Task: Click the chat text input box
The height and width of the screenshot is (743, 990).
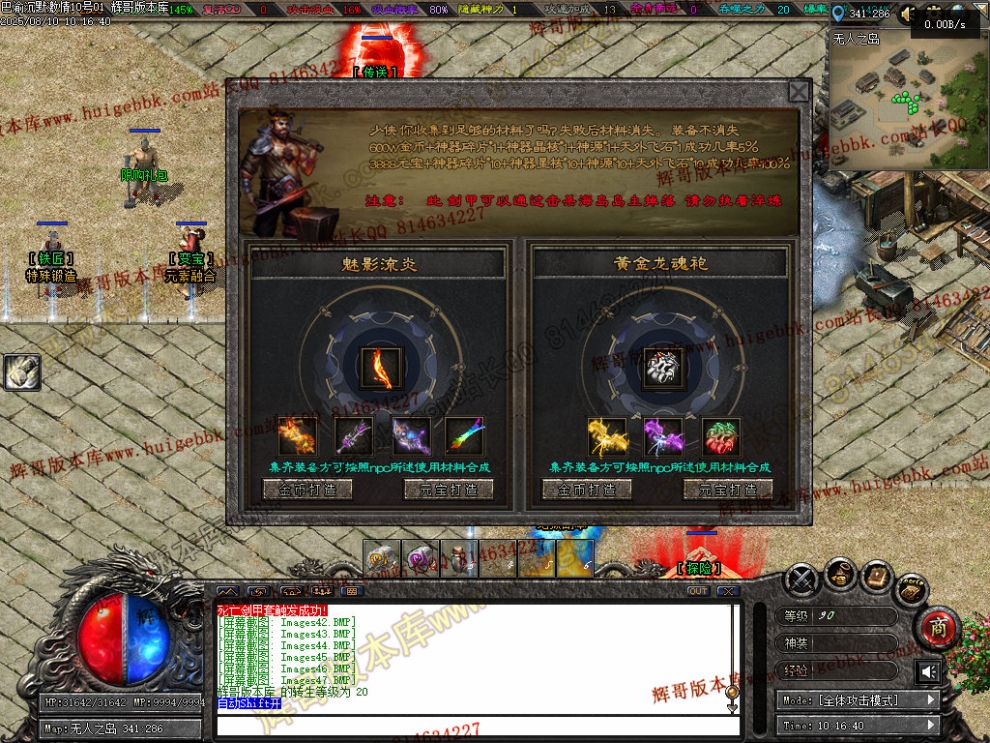Action: 470,724
